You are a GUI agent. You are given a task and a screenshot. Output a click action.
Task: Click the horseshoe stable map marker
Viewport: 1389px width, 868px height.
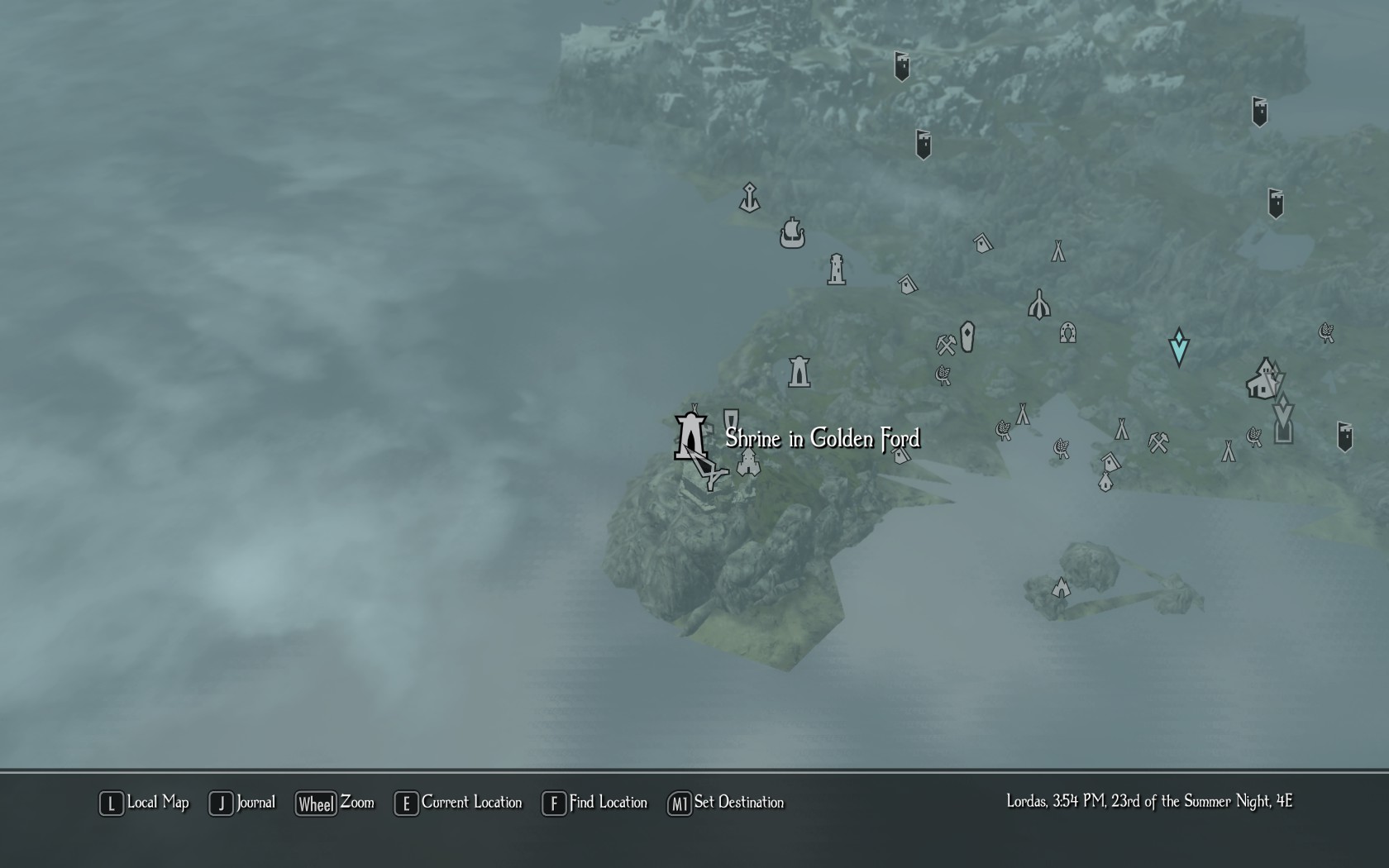click(x=1067, y=332)
